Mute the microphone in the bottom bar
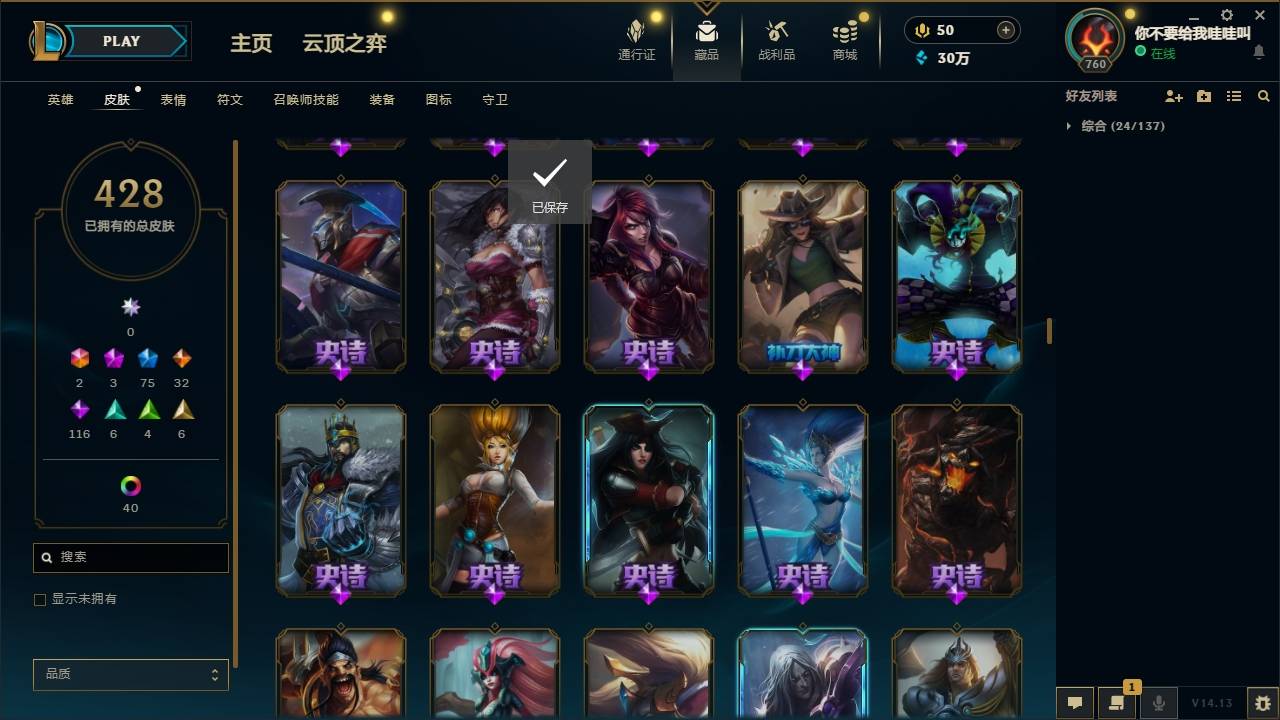This screenshot has width=1280, height=720. pos(1159,703)
